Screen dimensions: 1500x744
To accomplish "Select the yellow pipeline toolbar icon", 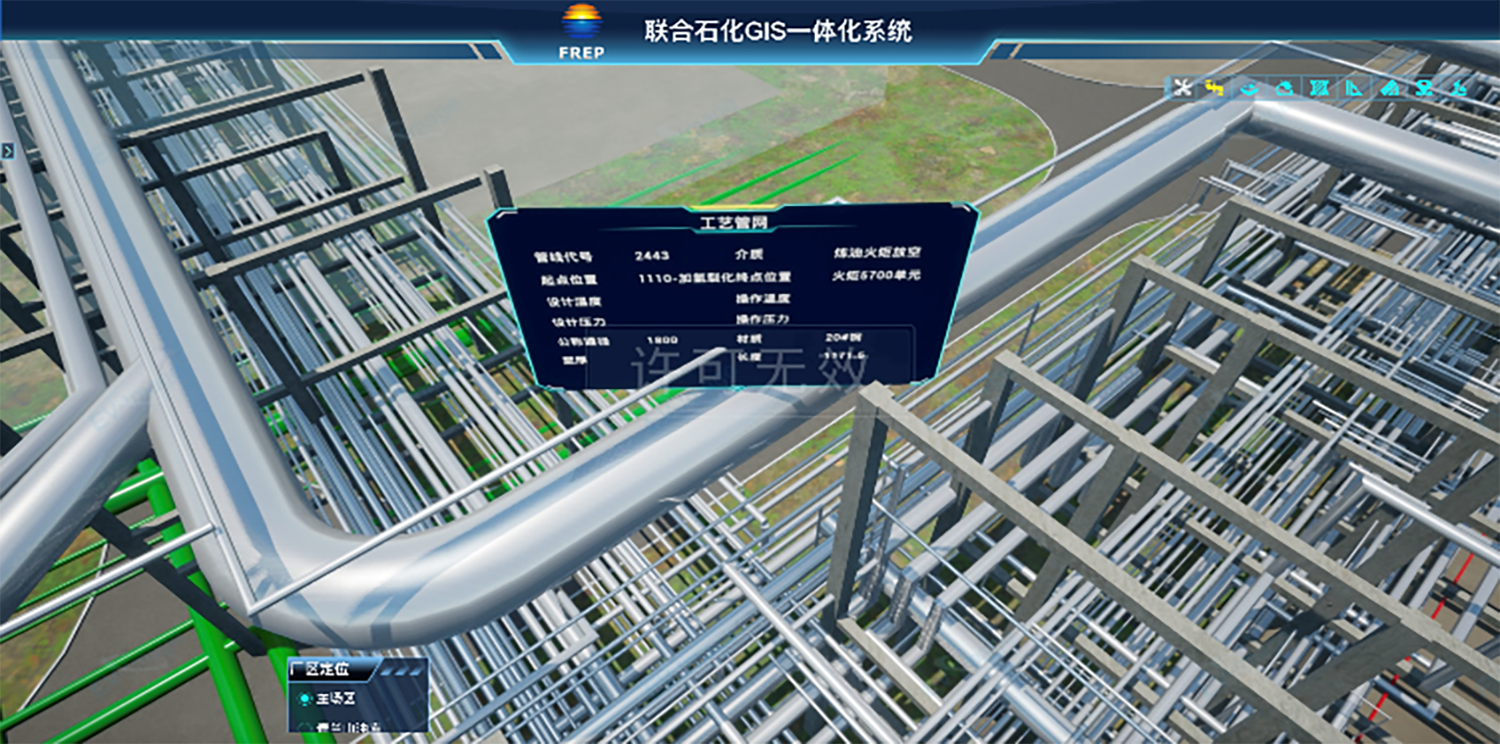I will tap(1215, 88).
